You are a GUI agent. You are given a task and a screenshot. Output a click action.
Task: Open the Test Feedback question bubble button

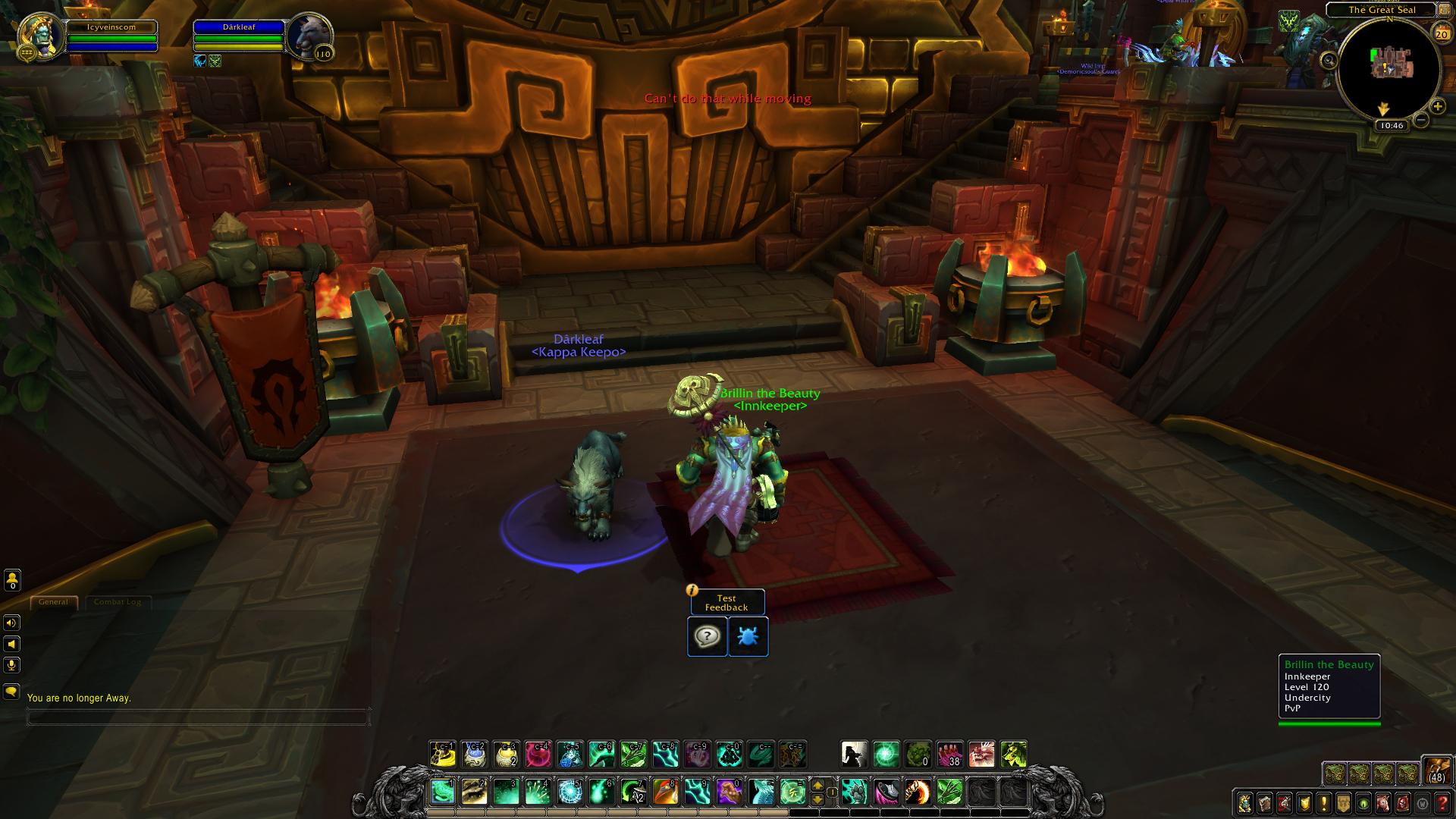tap(707, 636)
